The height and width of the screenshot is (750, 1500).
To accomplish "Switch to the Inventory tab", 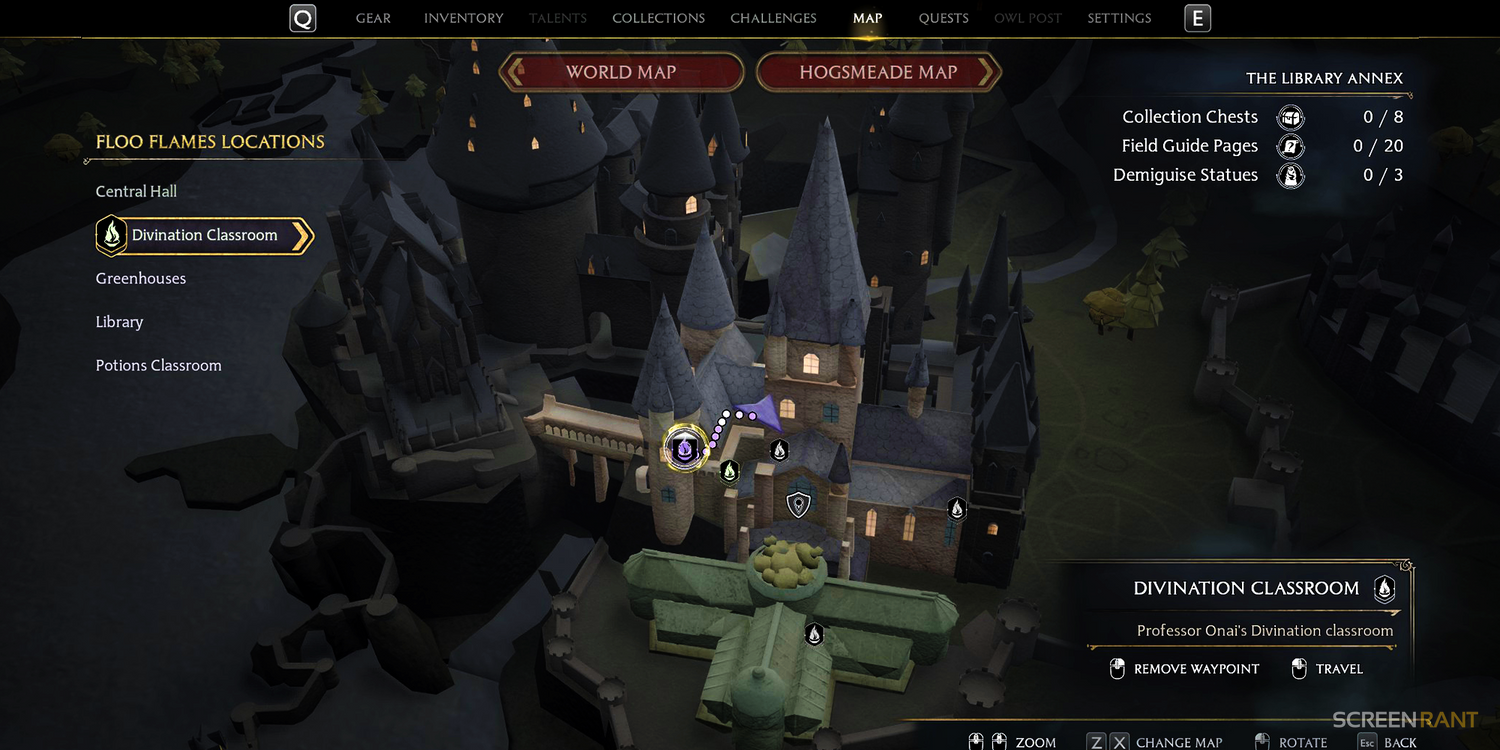I will (464, 18).
